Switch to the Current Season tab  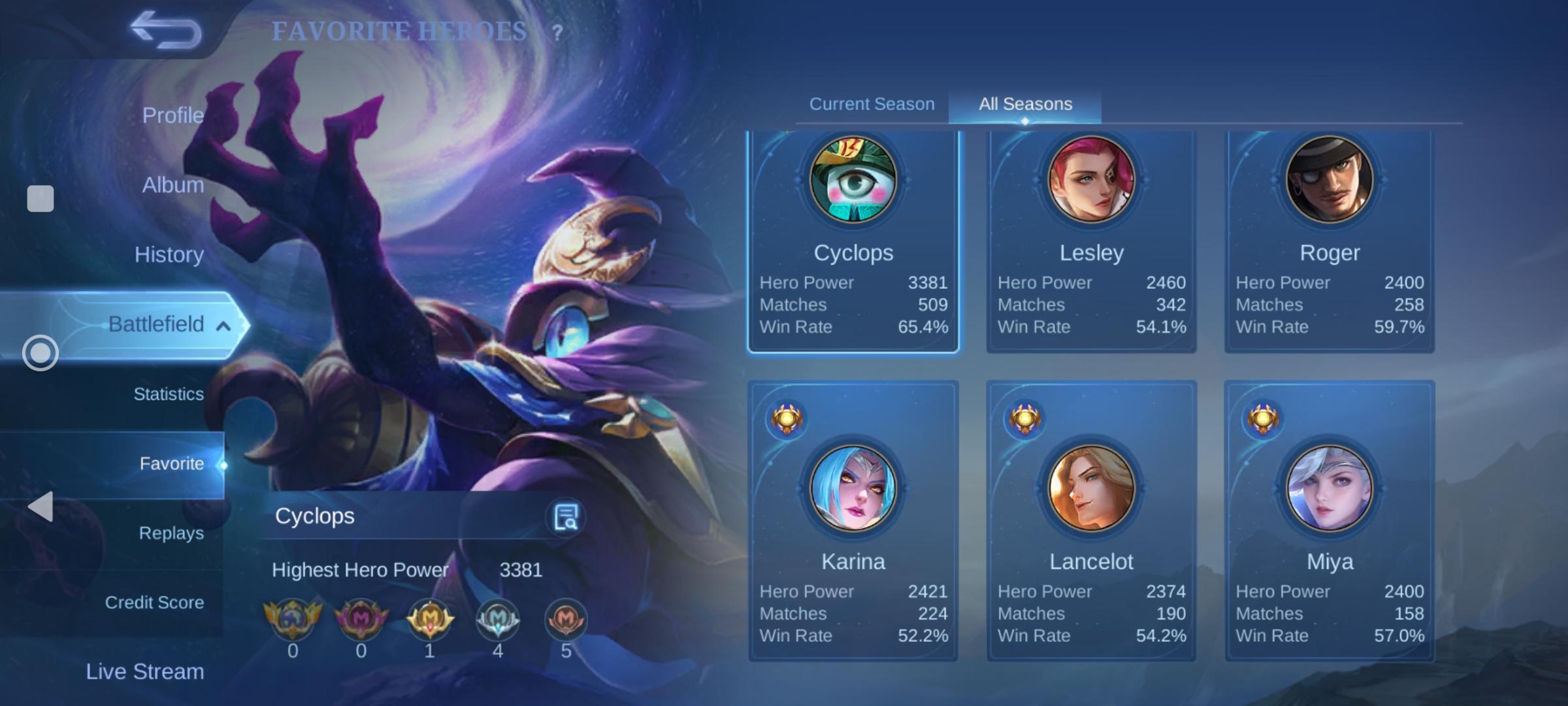872,103
